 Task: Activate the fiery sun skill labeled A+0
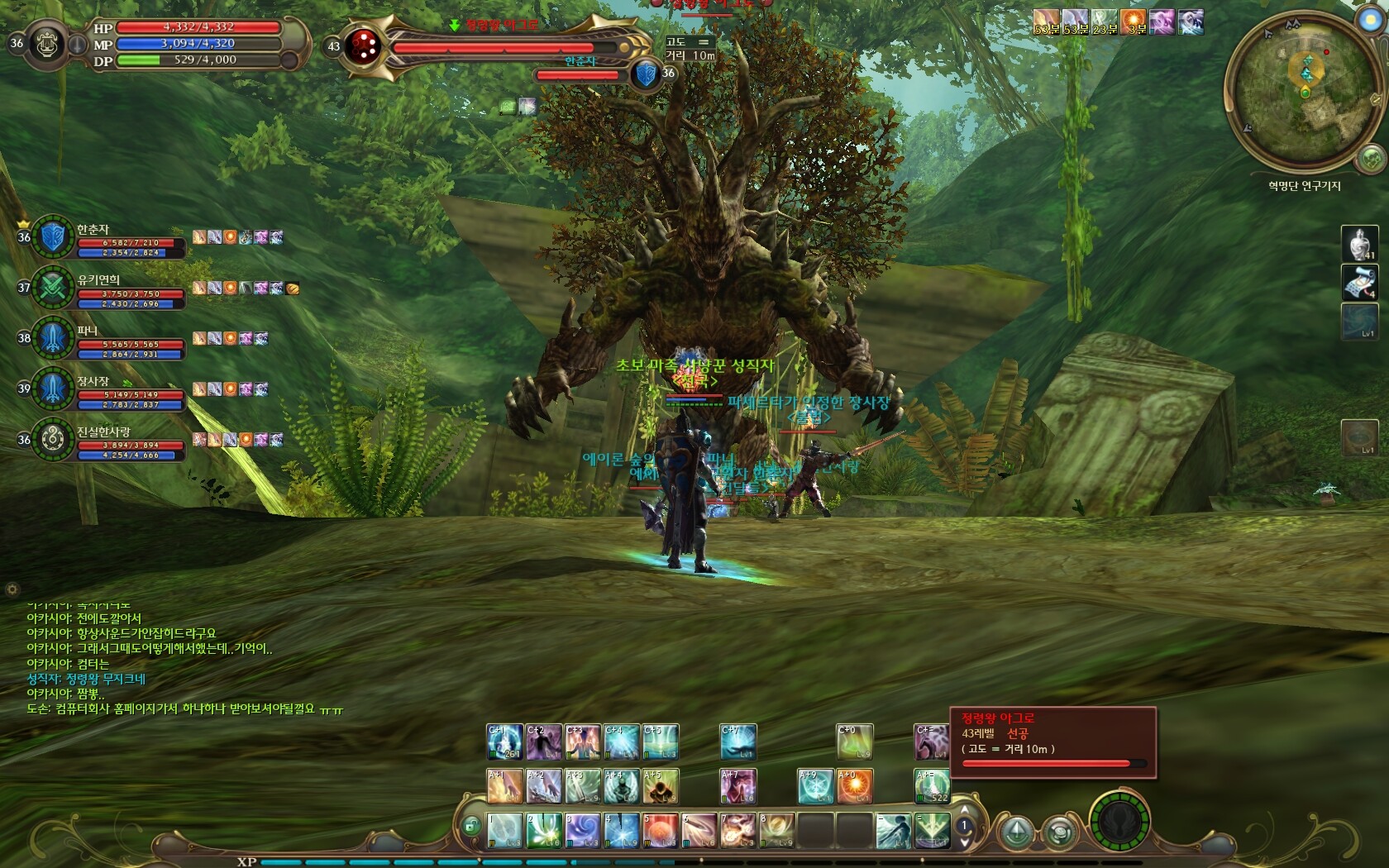point(855,786)
